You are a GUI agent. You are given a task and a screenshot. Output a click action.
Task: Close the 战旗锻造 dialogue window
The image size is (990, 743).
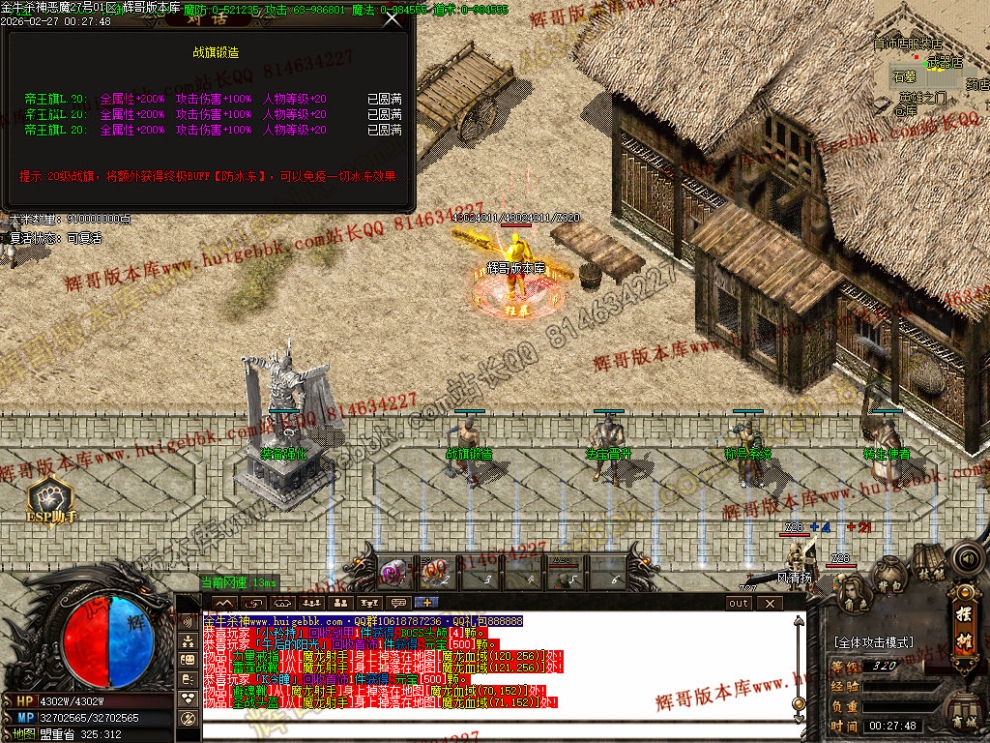[392, 19]
